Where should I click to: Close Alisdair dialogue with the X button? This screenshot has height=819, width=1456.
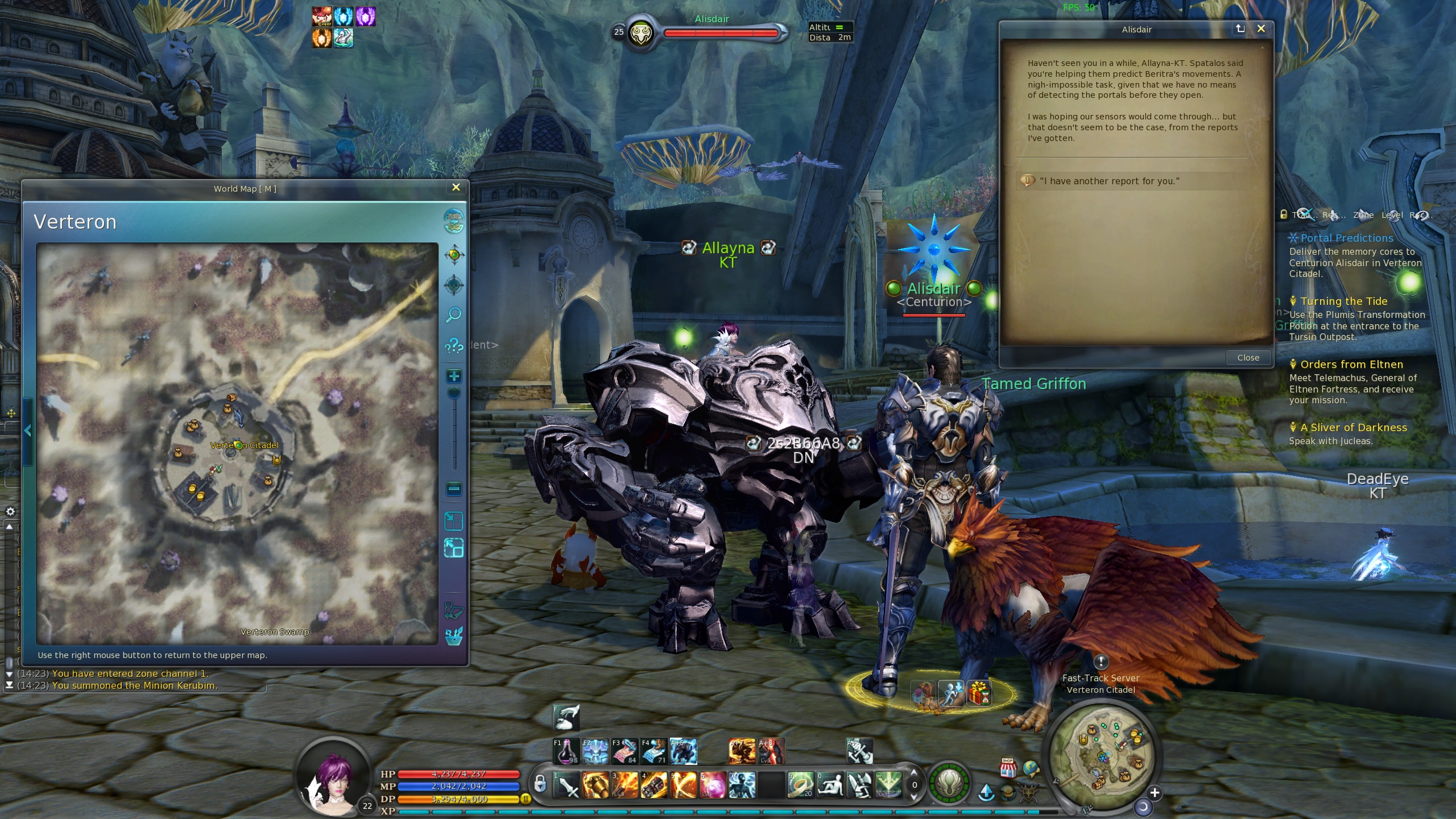[1261, 29]
